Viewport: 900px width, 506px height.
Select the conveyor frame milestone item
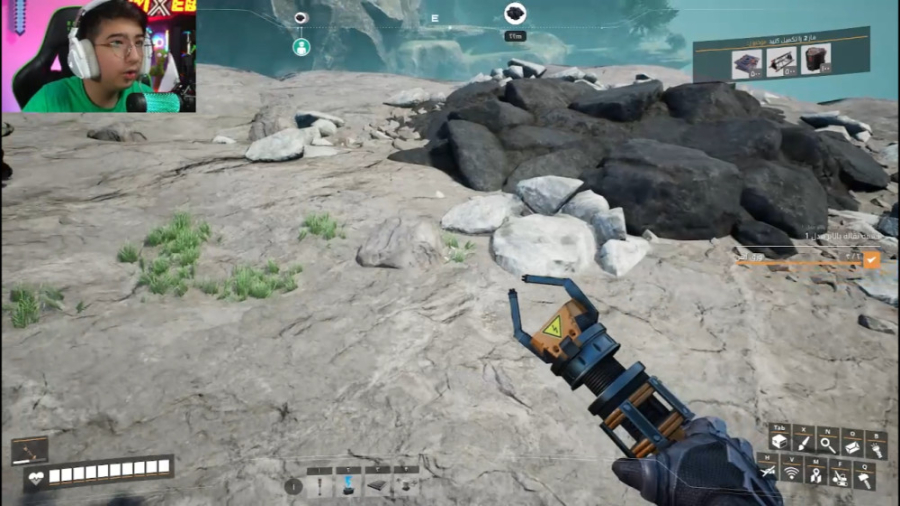click(781, 60)
